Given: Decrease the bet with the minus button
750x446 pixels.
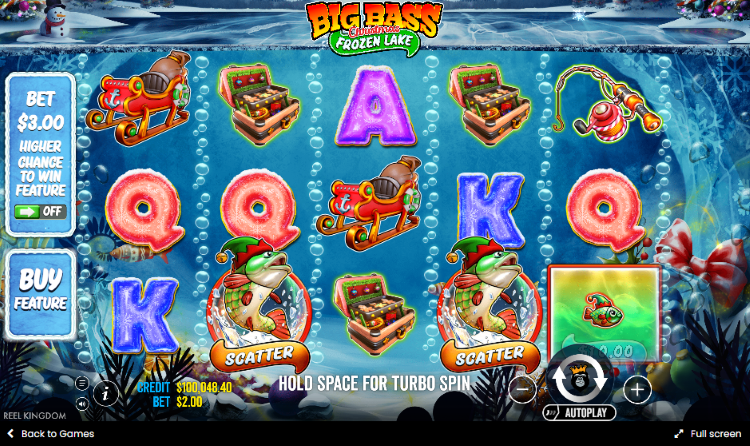Looking at the screenshot, I should coord(522,389).
